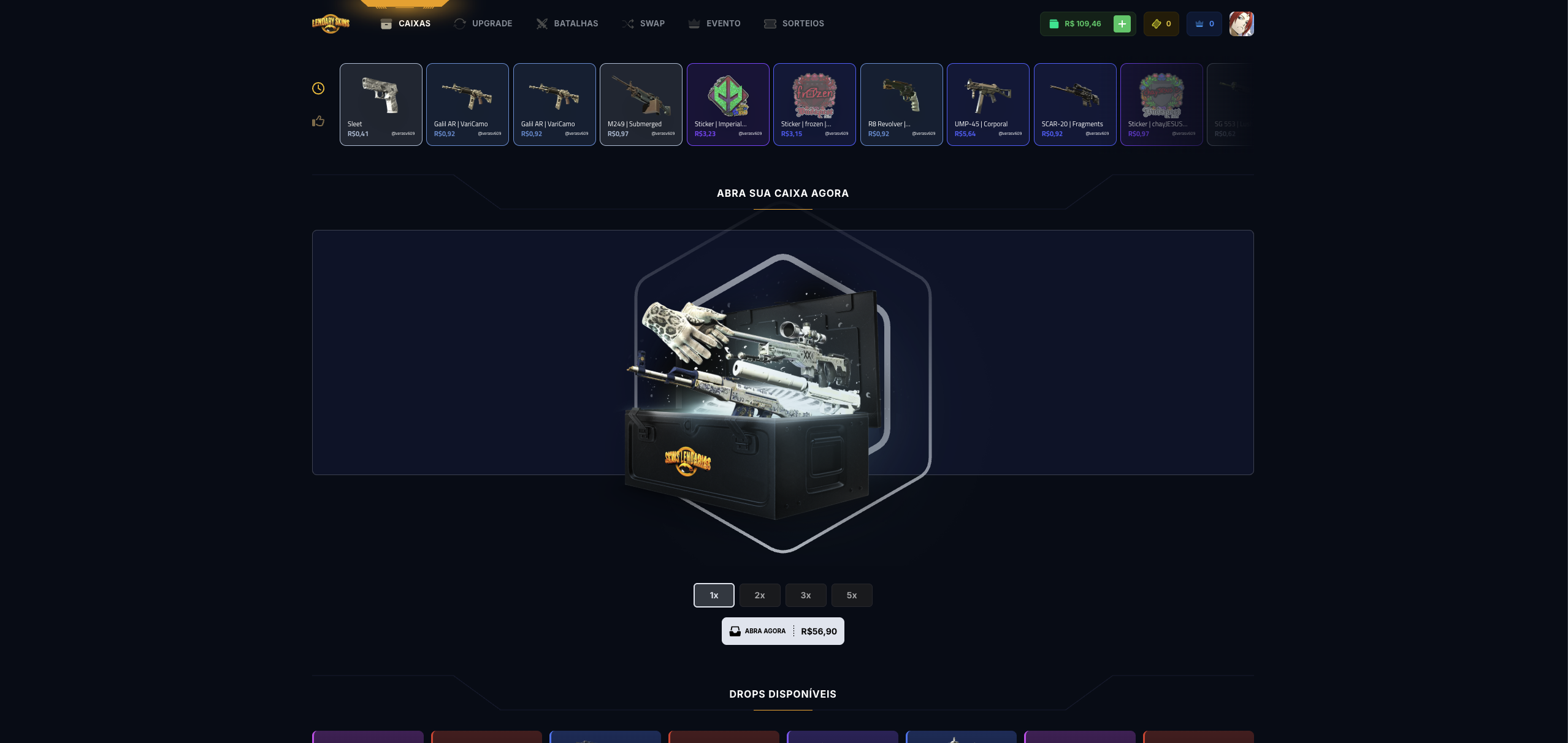
Task: Show recent drops with the clock icon
Action: tap(318, 88)
